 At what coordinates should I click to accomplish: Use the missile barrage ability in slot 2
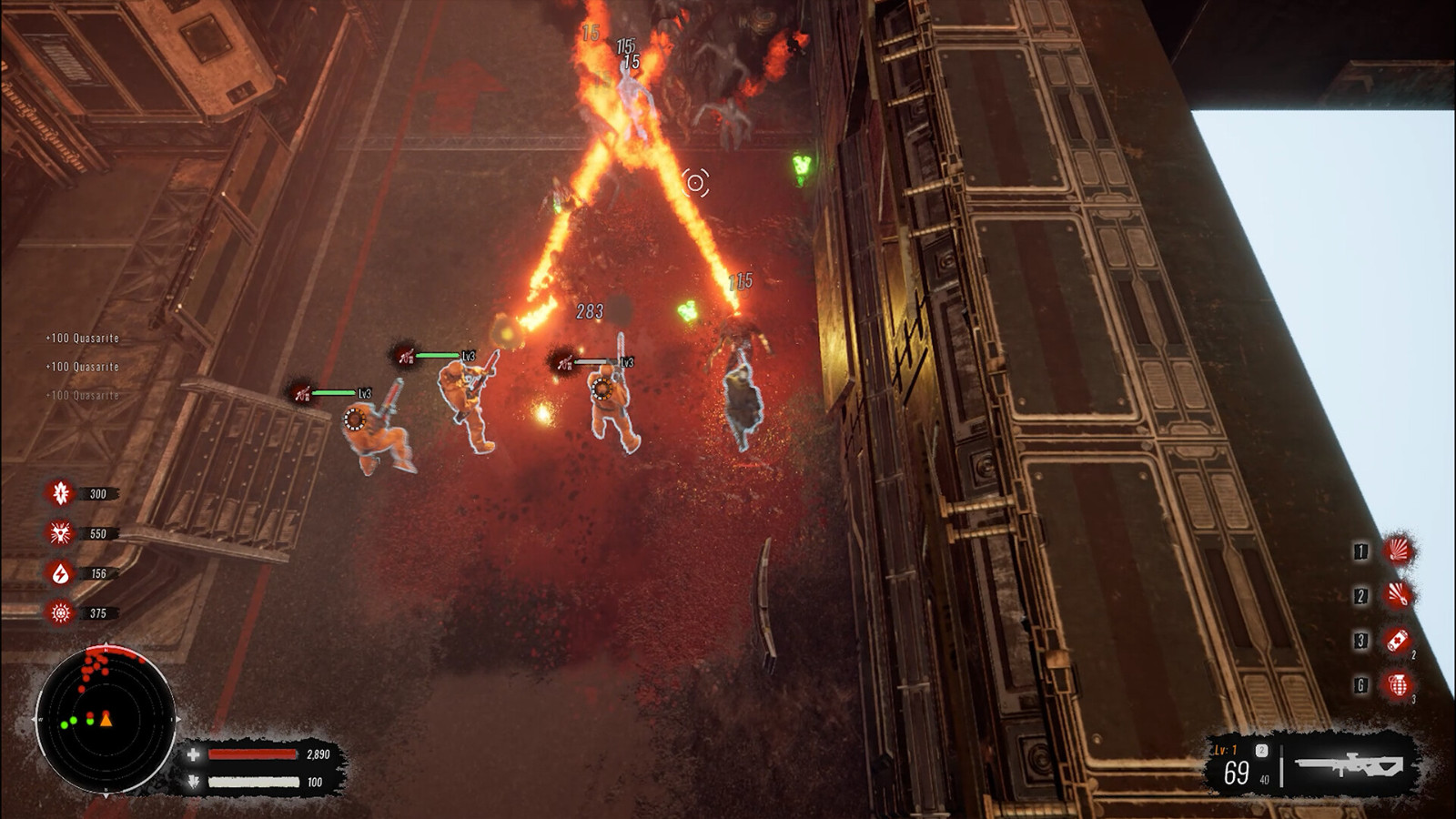point(1399,595)
